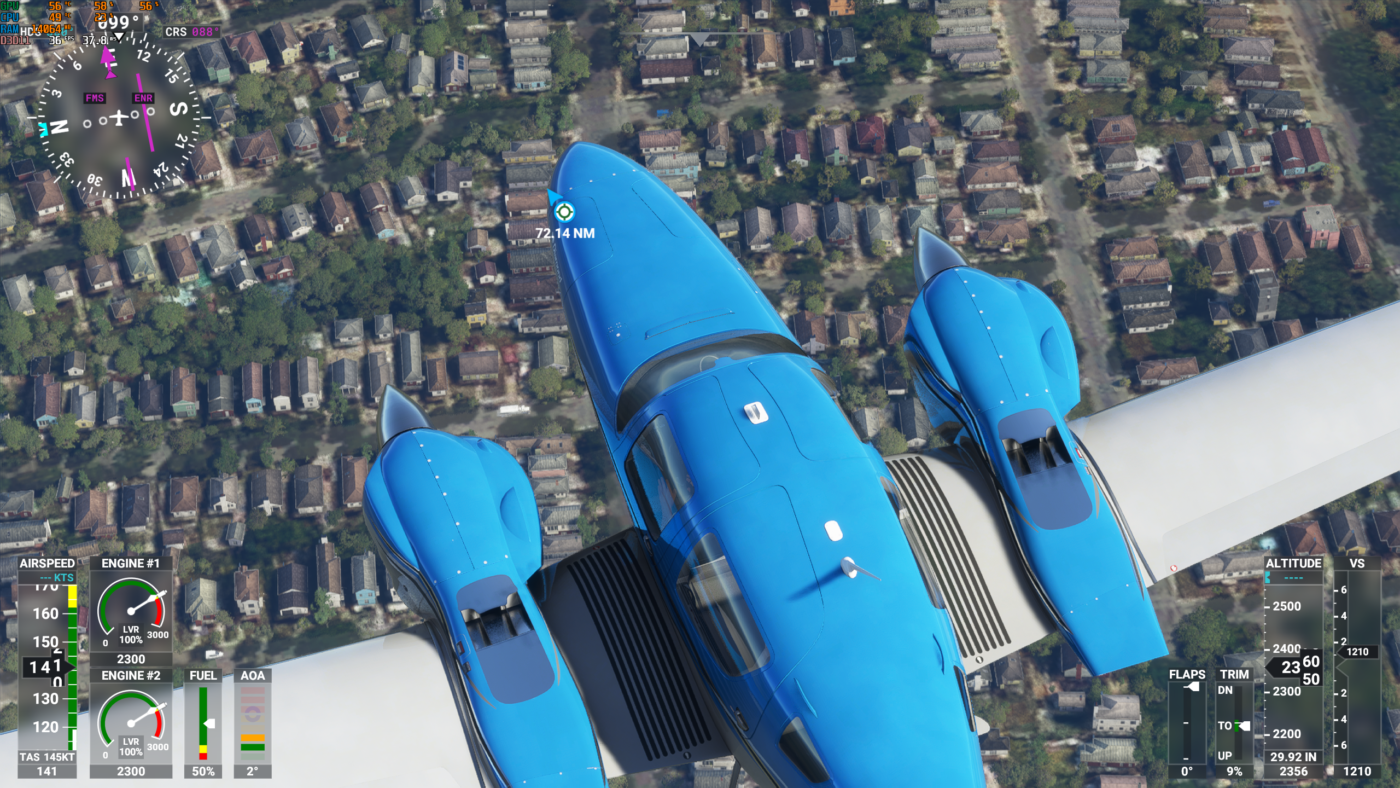Click the flaps position indicator

coord(1187,722)
